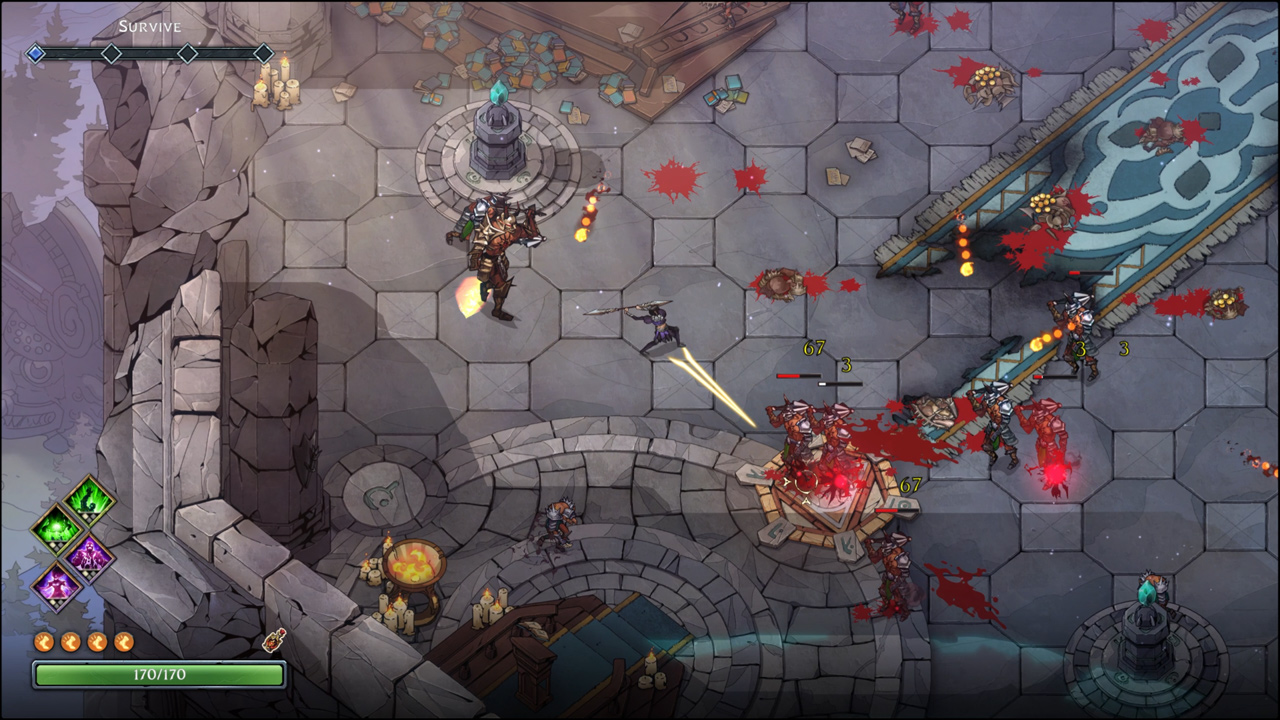Click the final diamond marker on the objective bar
The image size is (1280, 720).
(265, 53)
